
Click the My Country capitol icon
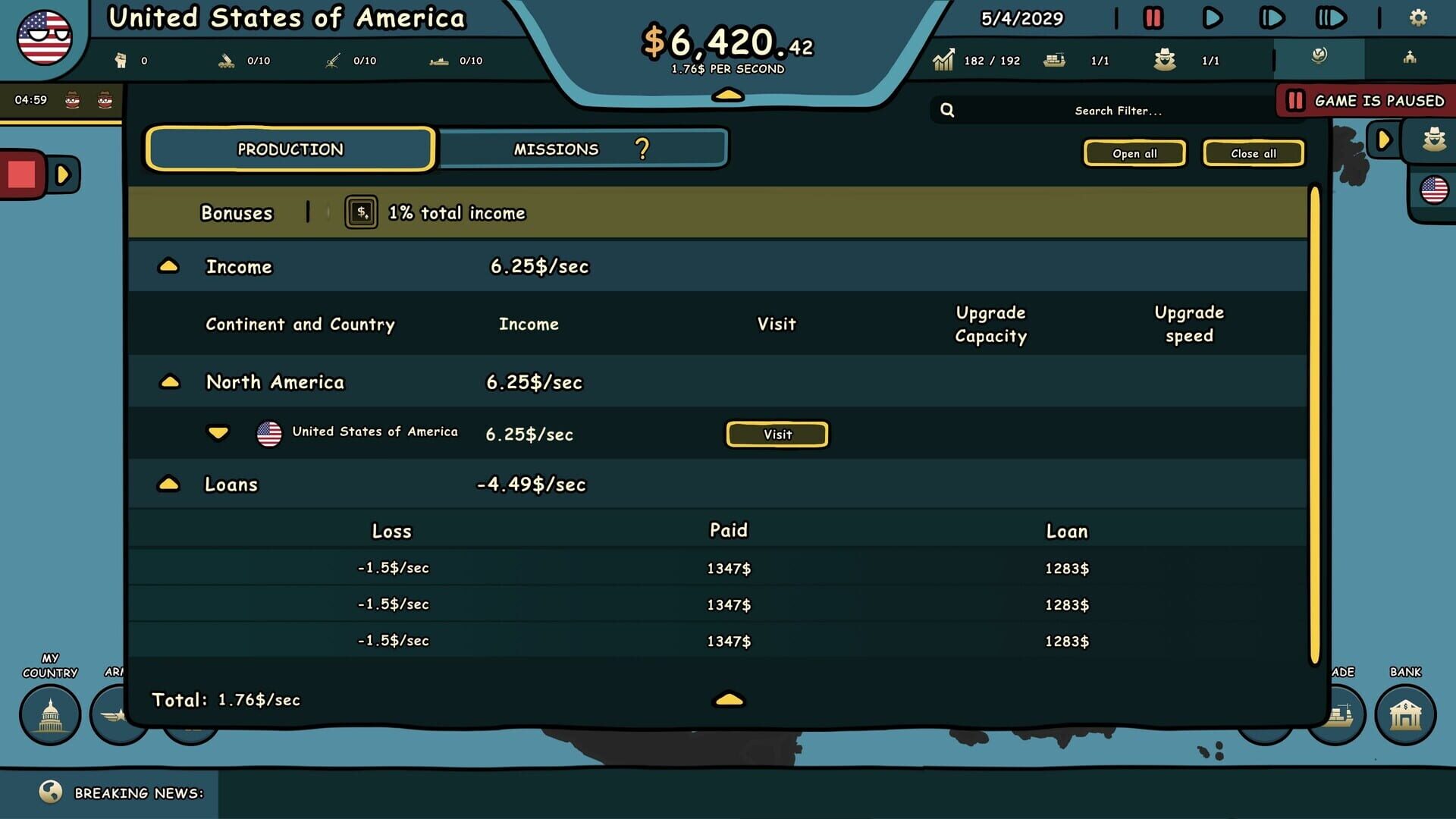pos(50,714)
